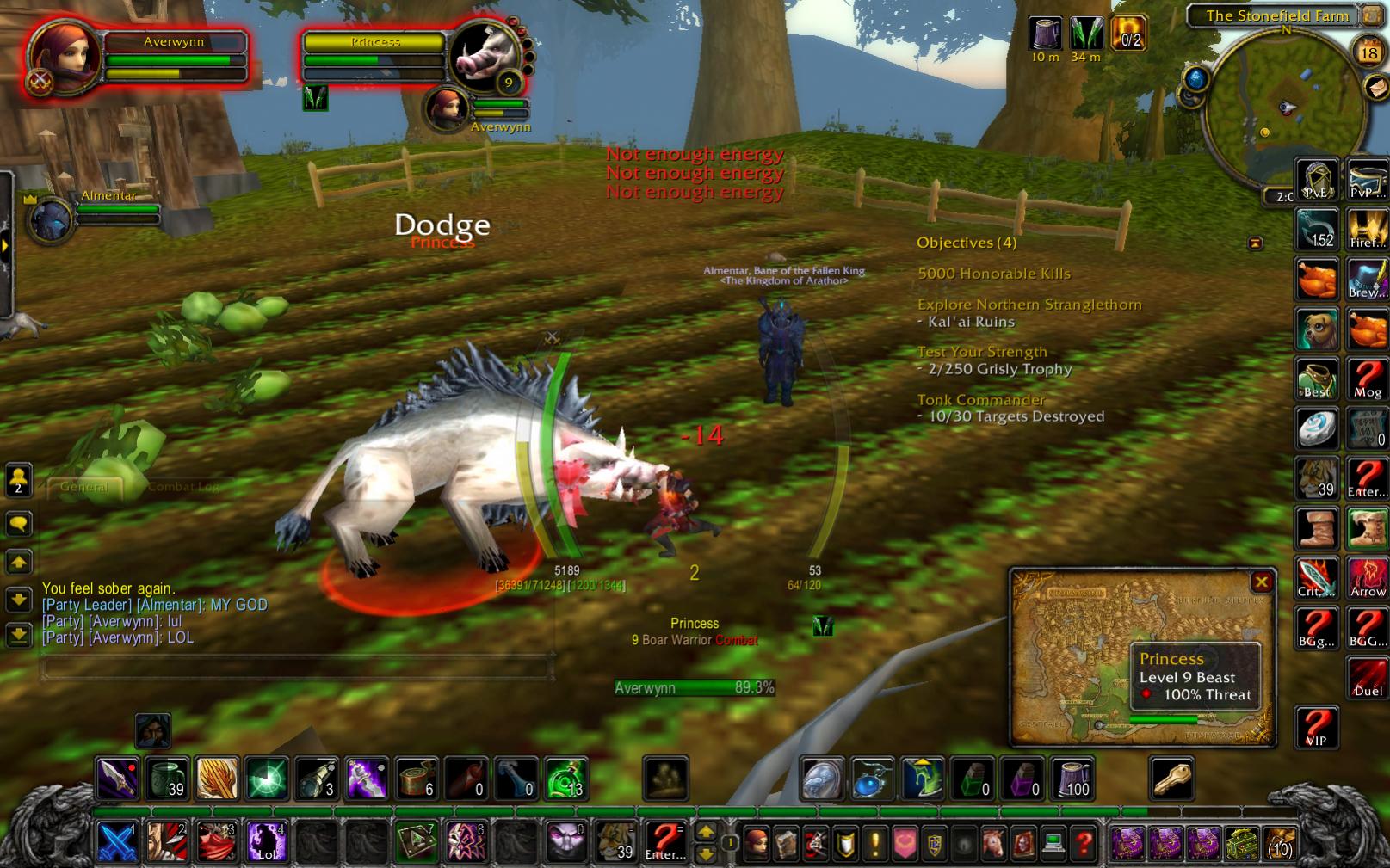Use the VIP question mark macro

(x=1315, y=727)
